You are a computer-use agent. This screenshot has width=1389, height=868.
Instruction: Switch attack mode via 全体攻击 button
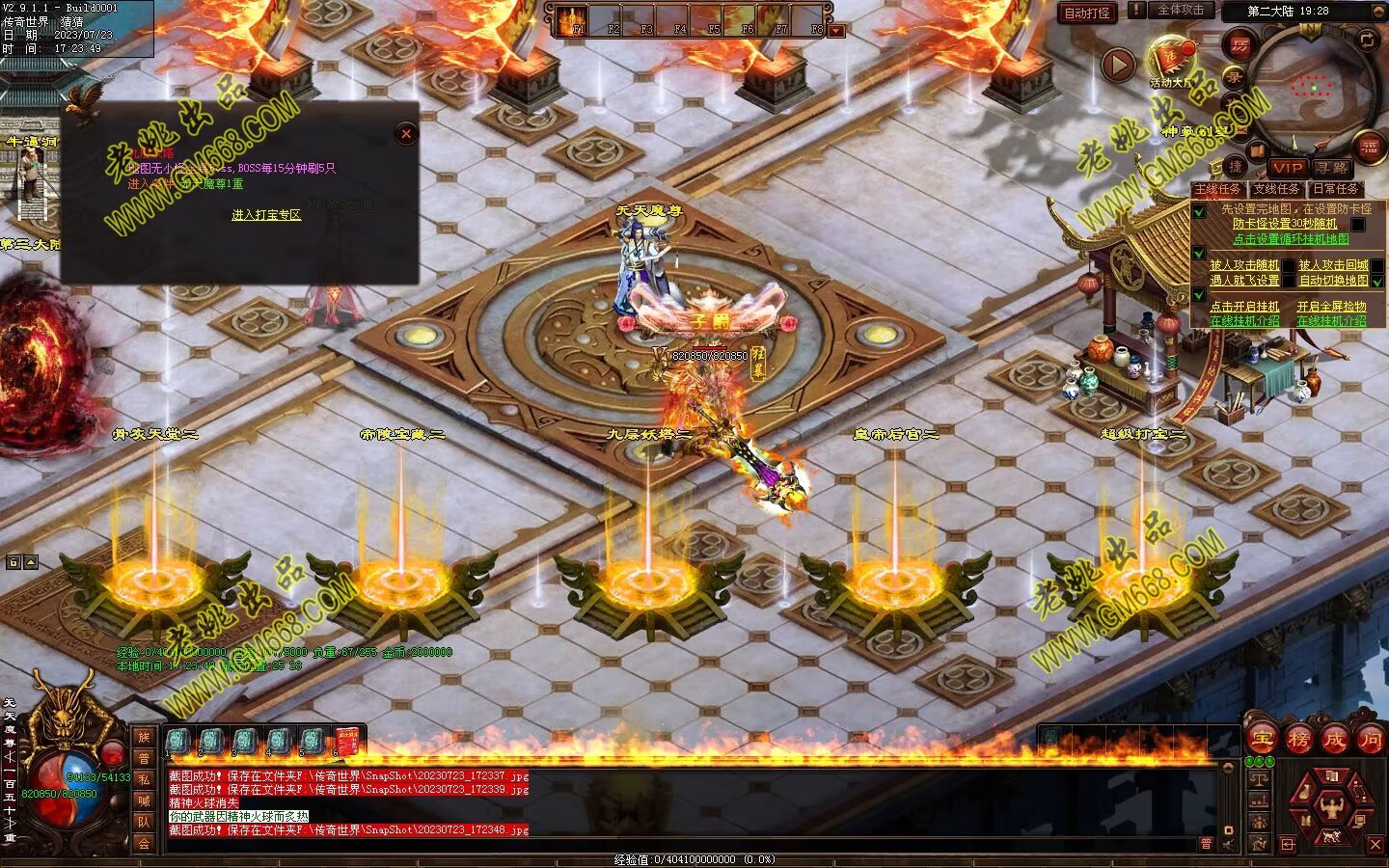(1180, 11)
